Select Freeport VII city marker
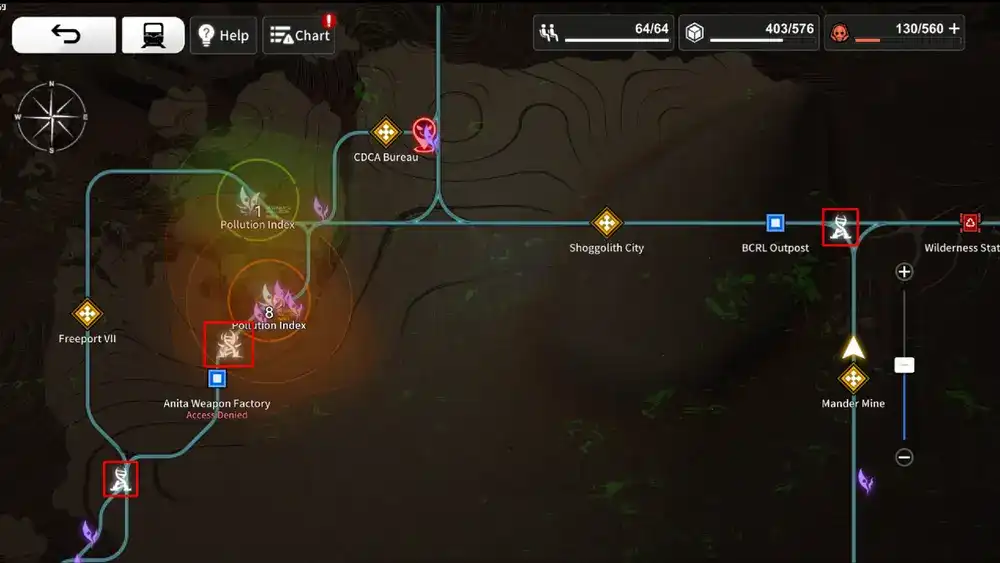Screen dimensions: 1000x563 [88, 314]
